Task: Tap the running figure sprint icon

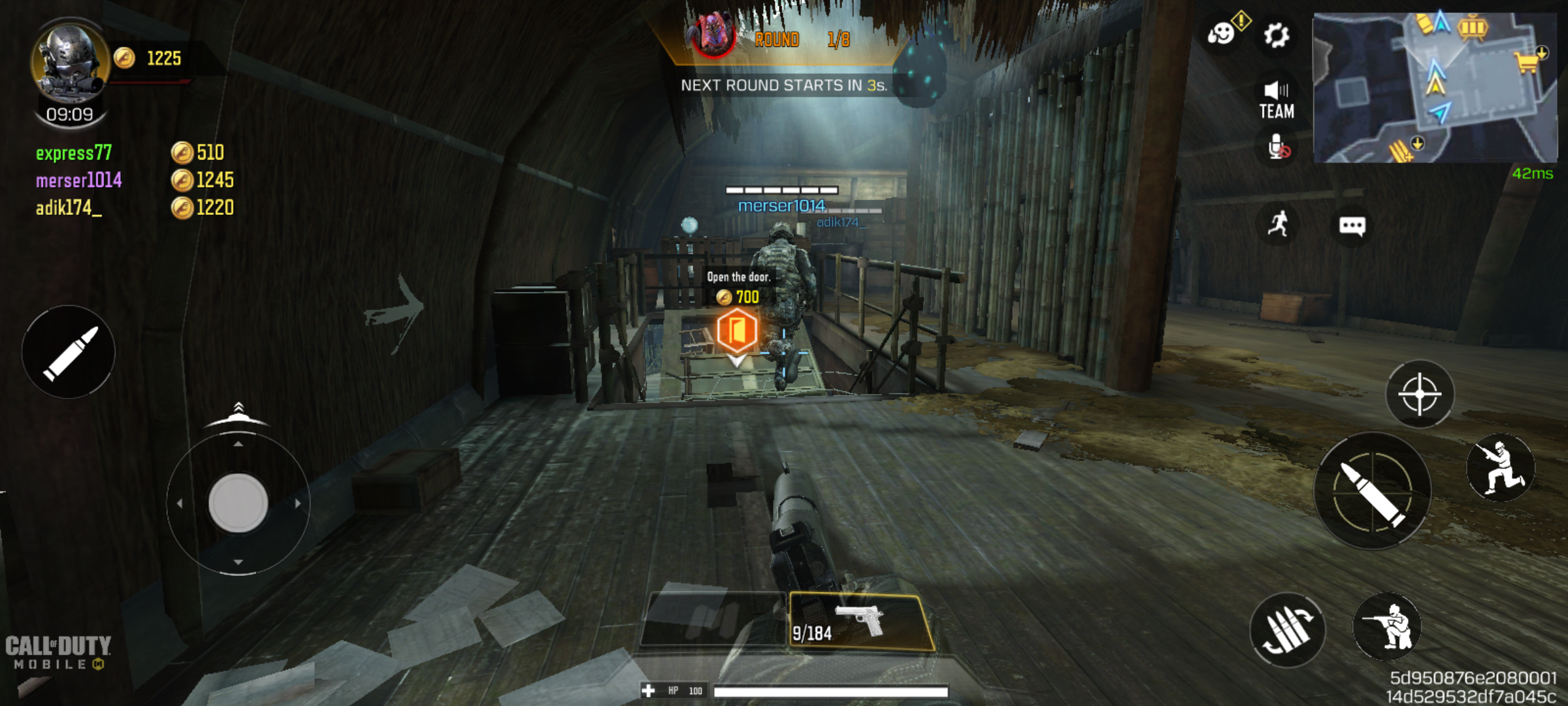Action: pos(1279,224)
